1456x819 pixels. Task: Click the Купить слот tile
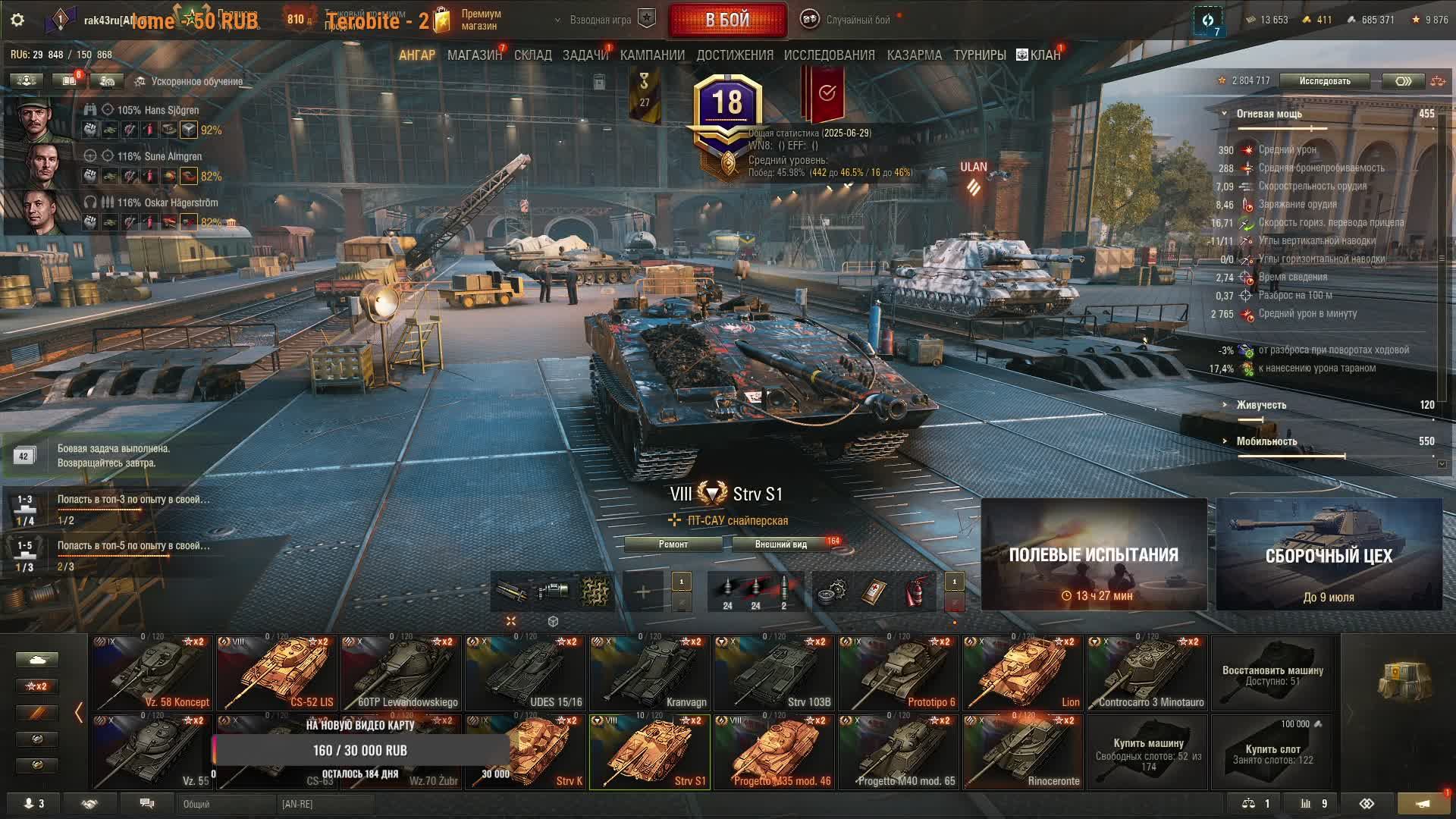1272,752
